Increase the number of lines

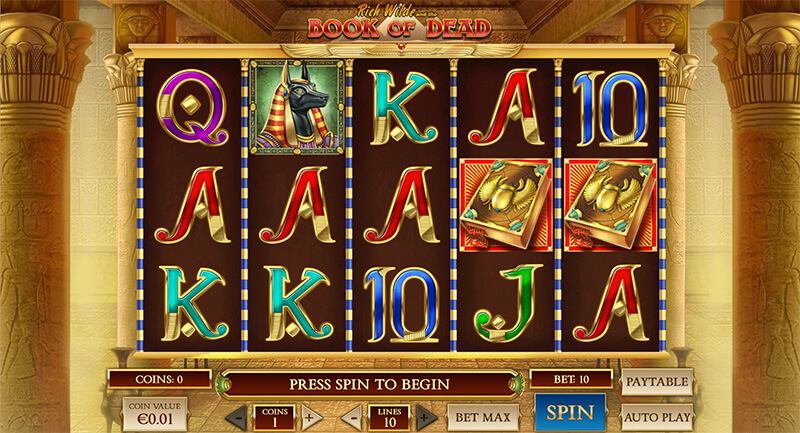(425, 416)
